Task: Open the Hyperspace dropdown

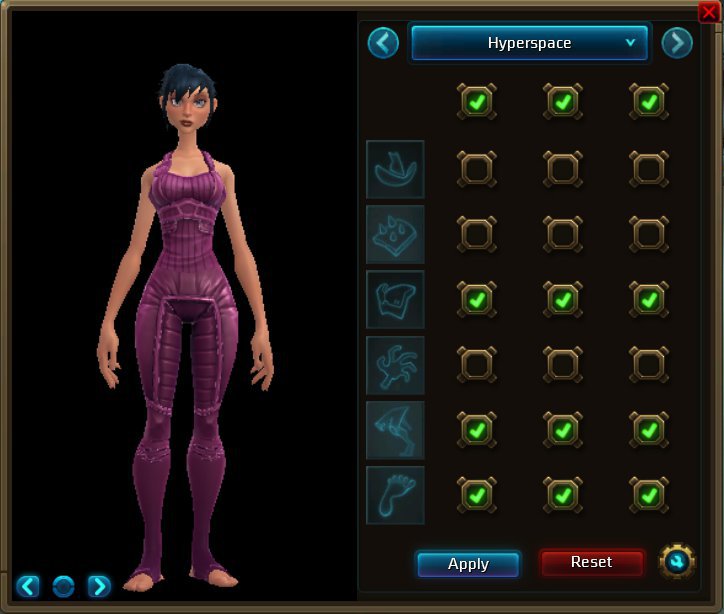Action: click(529, 43)
